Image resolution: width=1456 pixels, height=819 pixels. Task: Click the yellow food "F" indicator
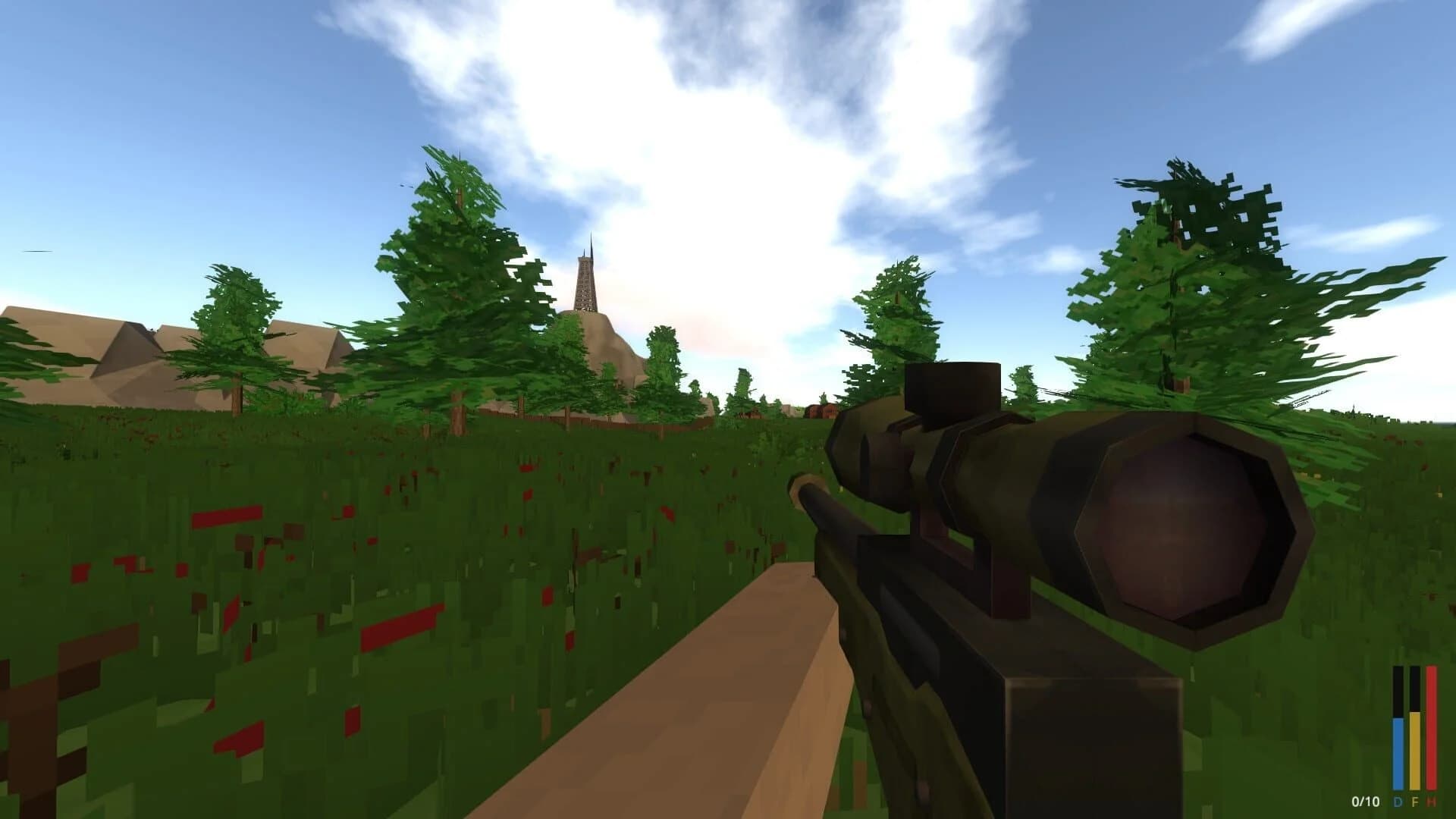click(1414, 801)
